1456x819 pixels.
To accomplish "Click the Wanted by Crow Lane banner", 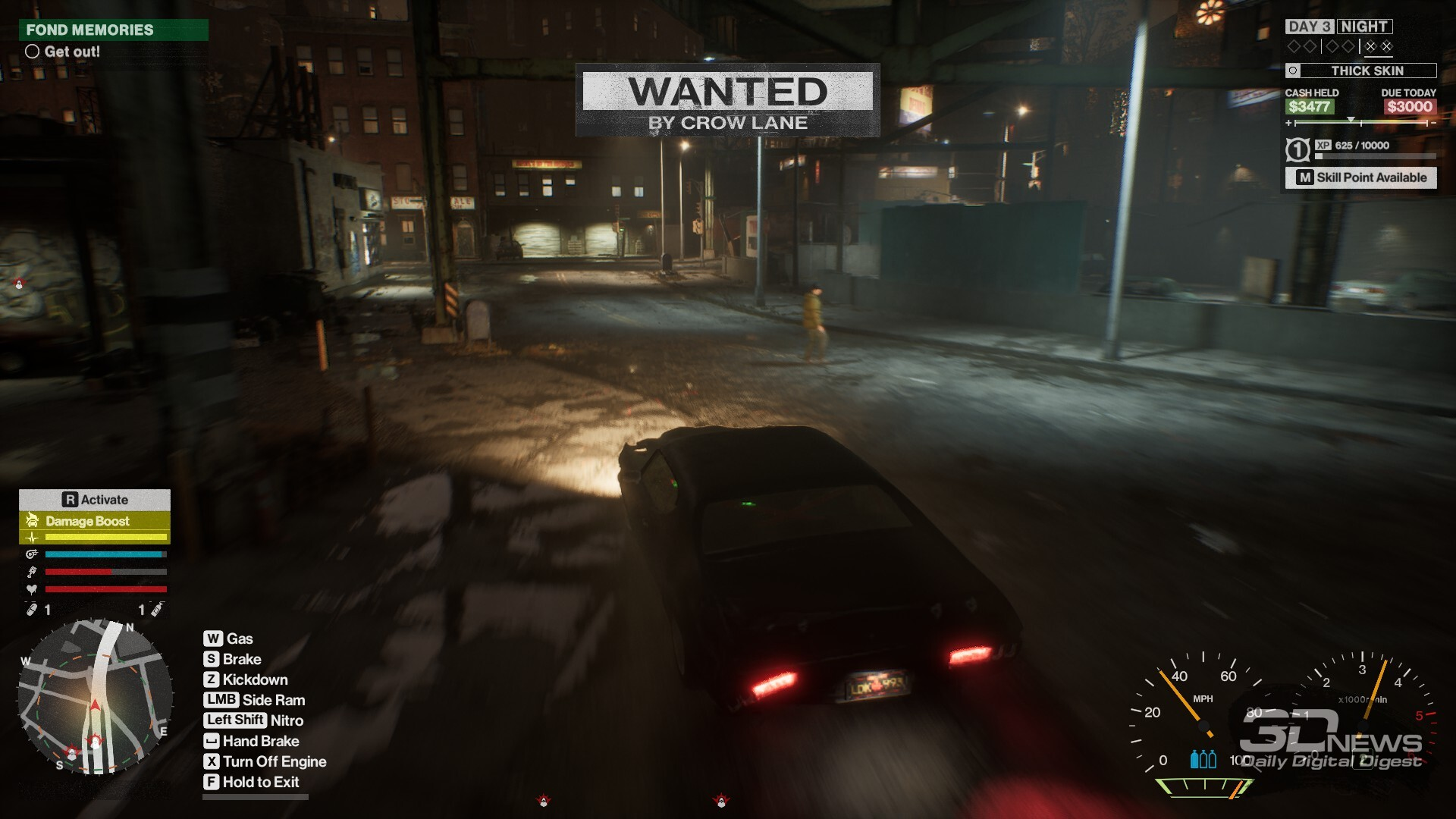I will [x=727, y=100].
